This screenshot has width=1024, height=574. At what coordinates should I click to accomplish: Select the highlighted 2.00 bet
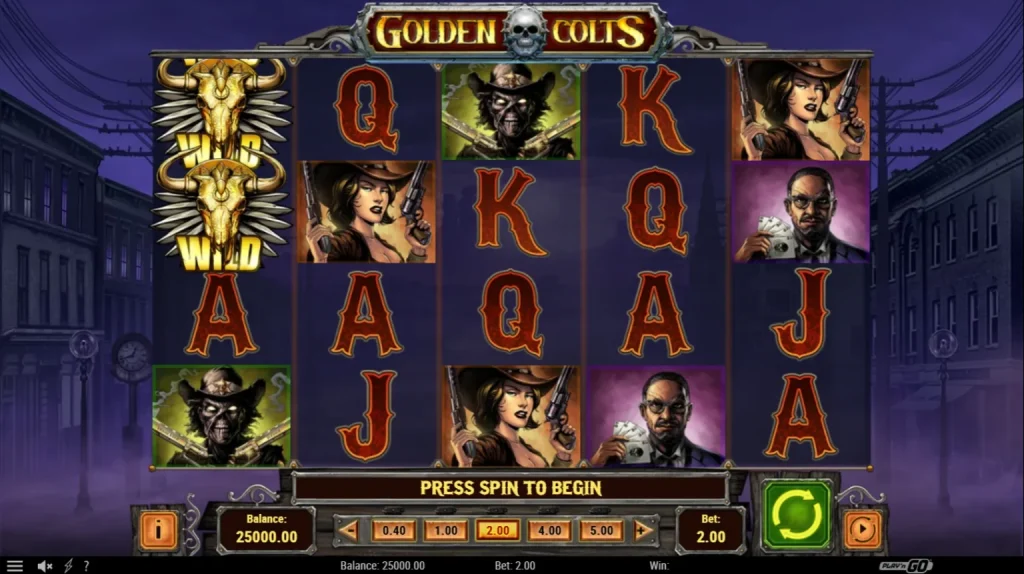point(497,530)
